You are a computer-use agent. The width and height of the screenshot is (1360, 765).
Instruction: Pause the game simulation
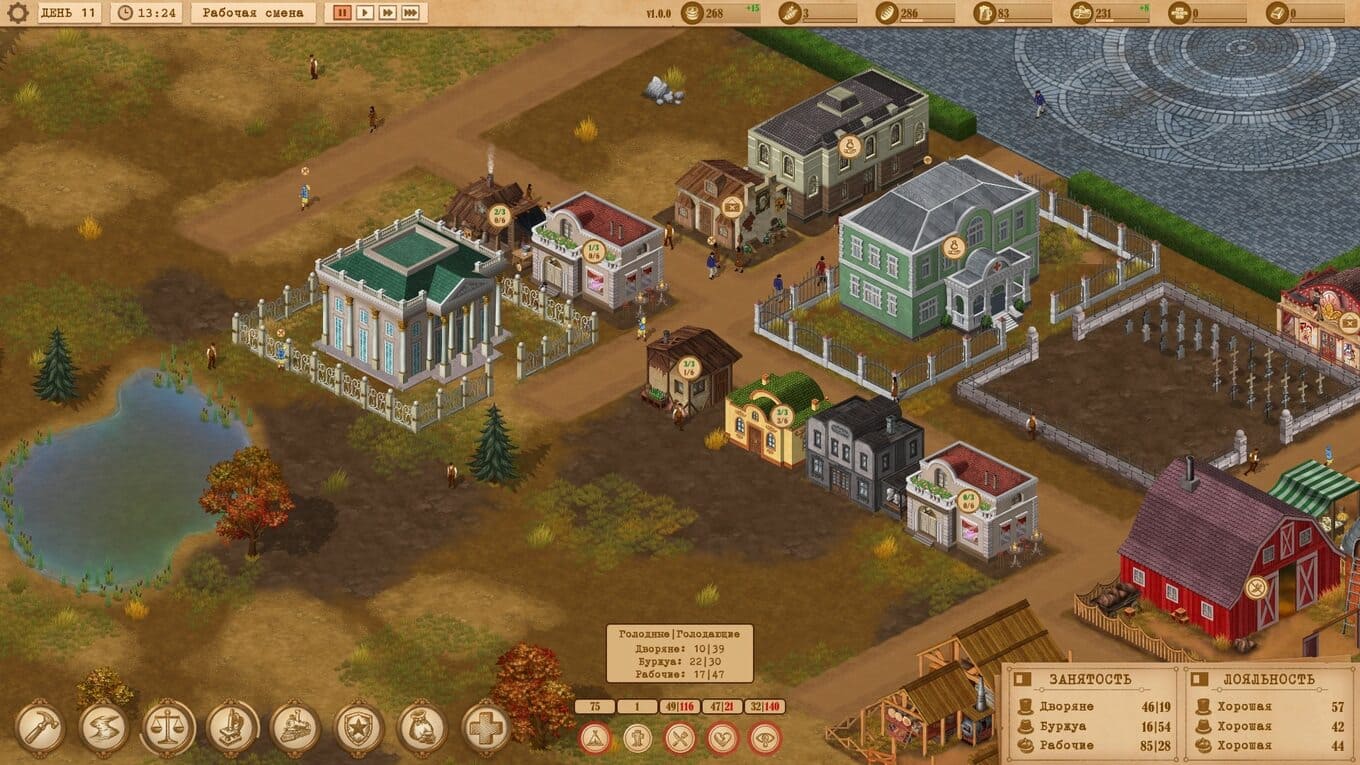pyautogui.click(x=342, y=13)
